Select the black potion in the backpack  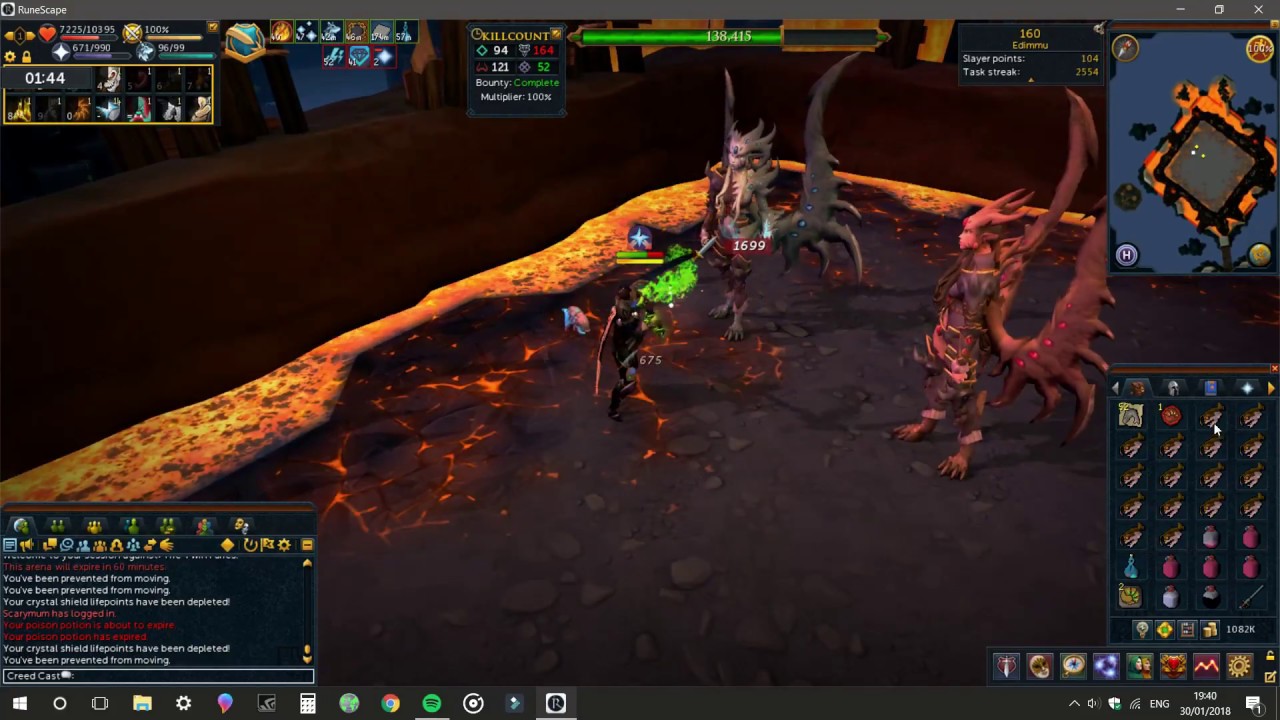(x=1210, y=597)
